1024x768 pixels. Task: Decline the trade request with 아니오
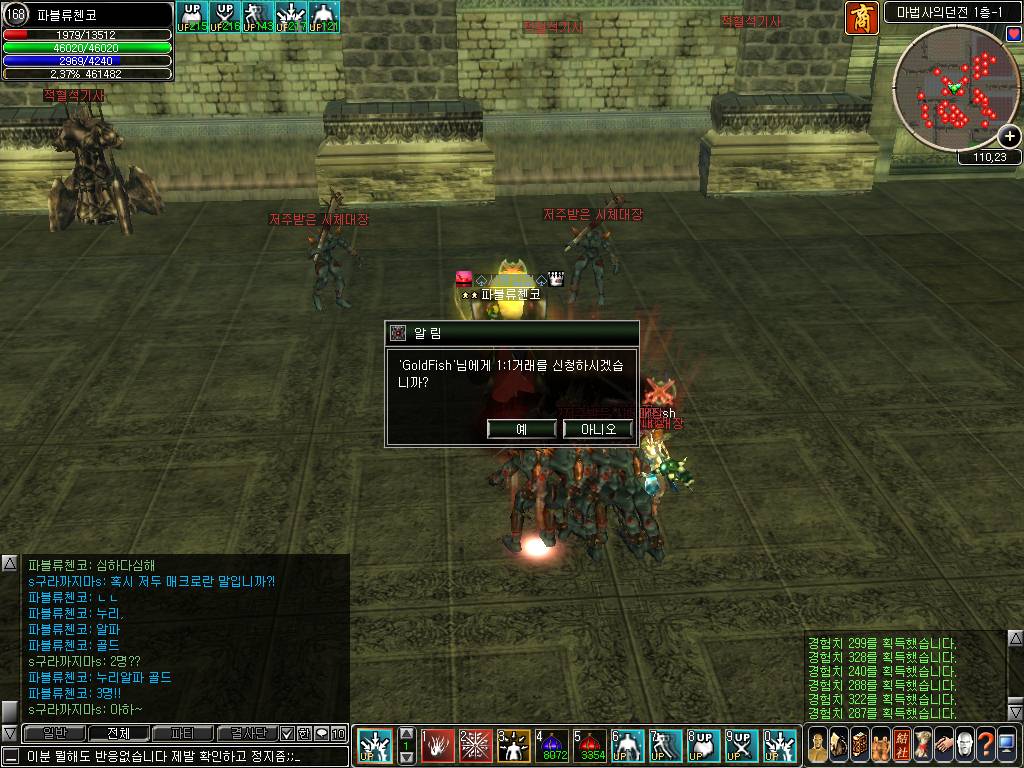click(x=598, y=429)
